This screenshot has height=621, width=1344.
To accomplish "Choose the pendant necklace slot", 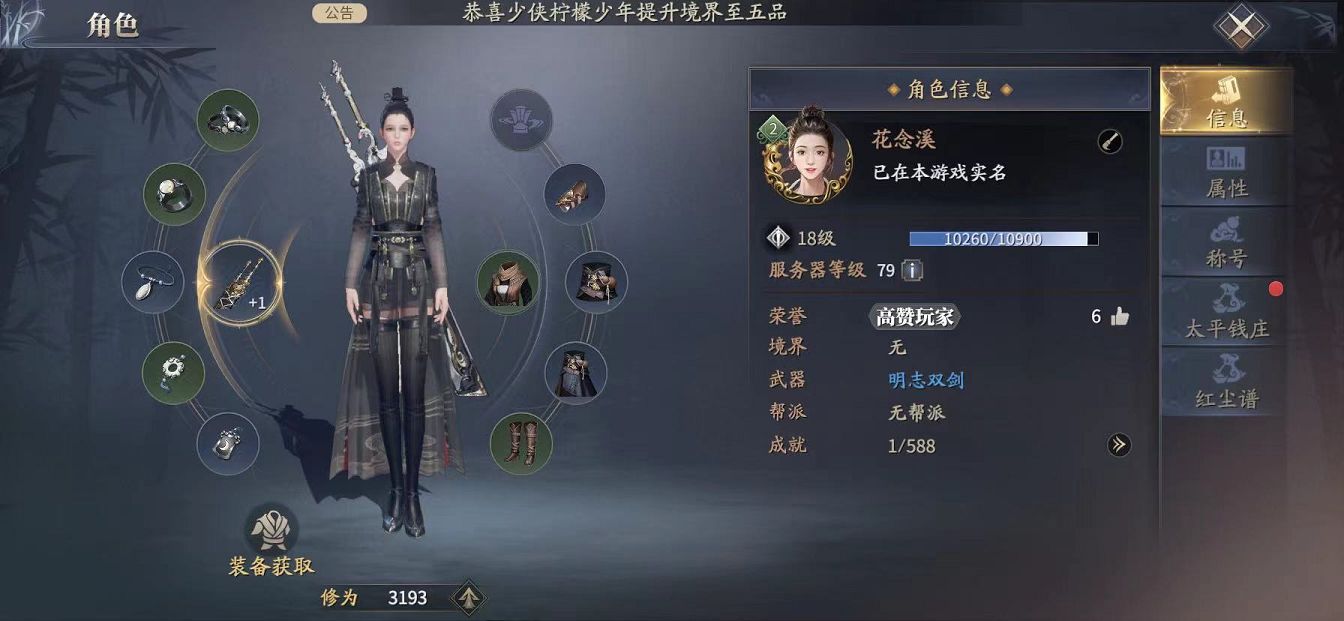I will pos(153,282).
